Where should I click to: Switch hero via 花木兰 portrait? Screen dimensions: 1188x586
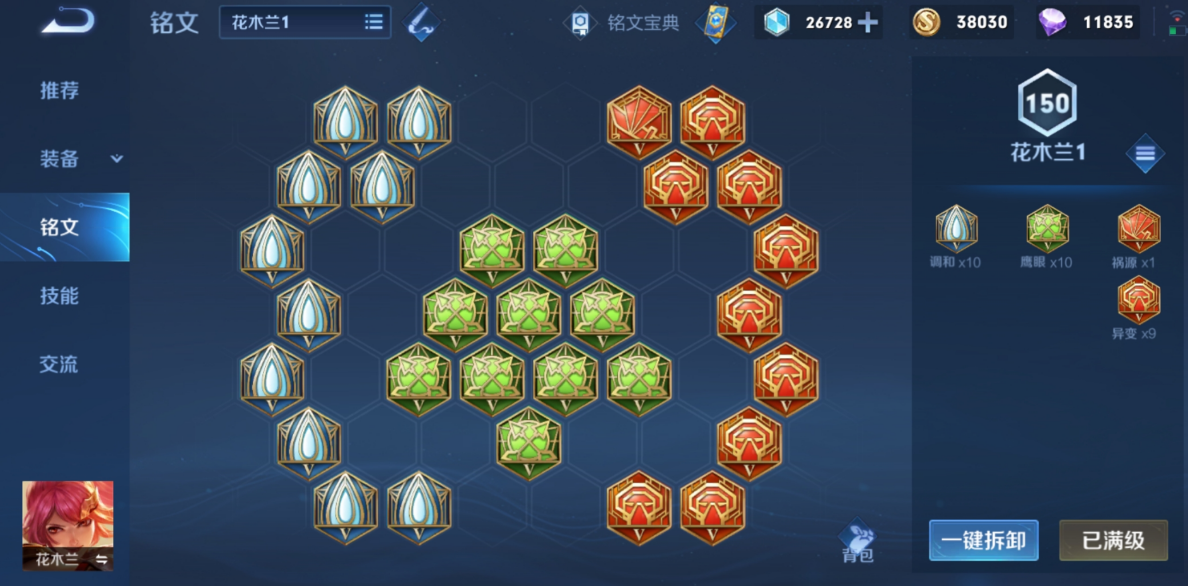(x=68, y=525)
